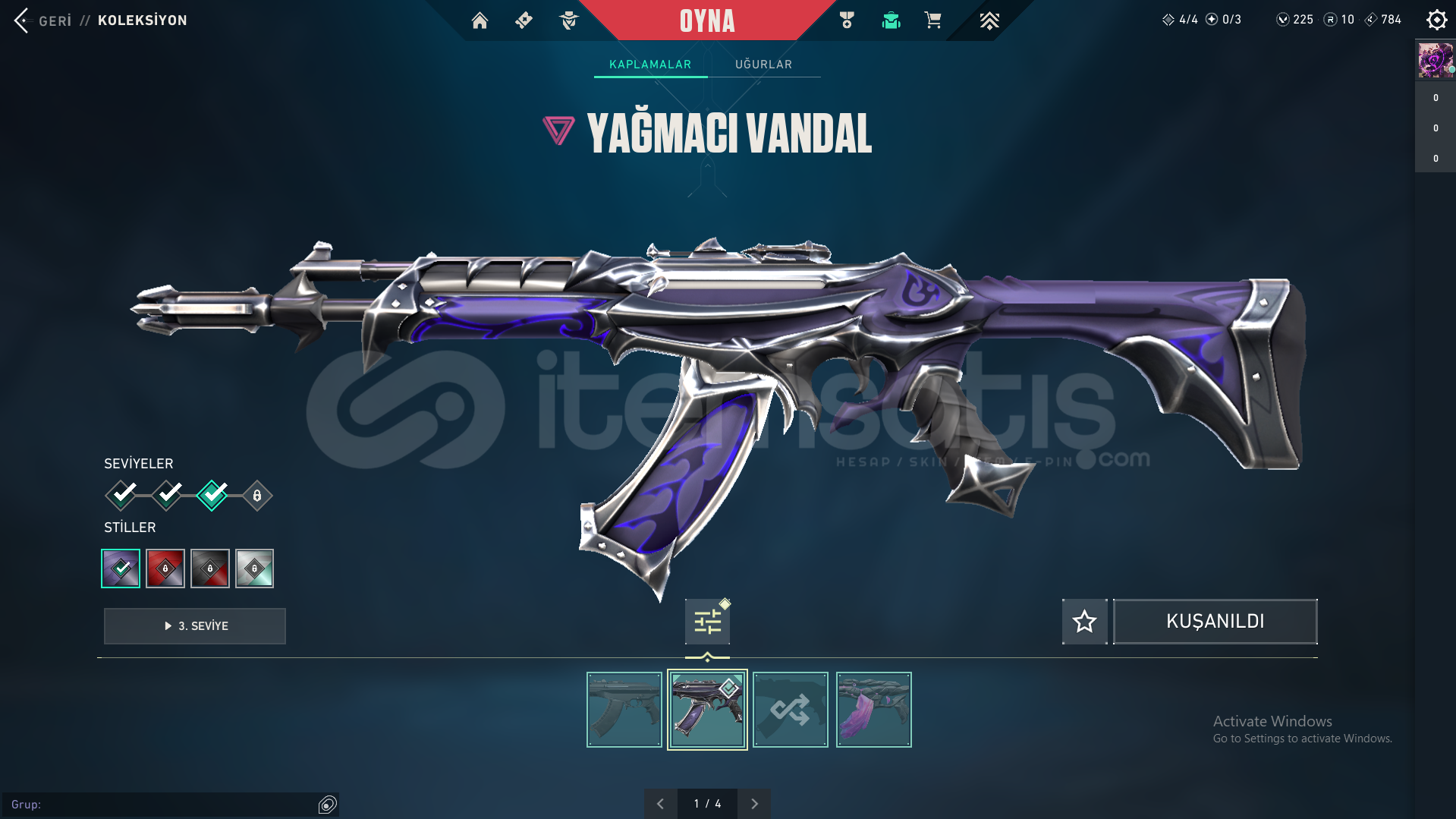Image resolution: width=1456 pixels, height=819 pixels.
Task: Click the medals career icon
Action: pos(848,20)
